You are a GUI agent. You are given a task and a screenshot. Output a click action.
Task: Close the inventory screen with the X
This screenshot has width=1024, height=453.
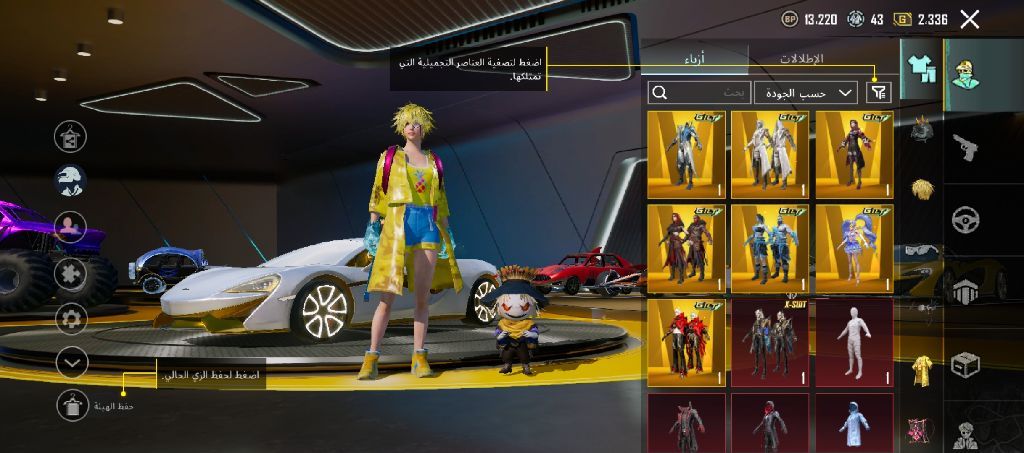point(969,19)
